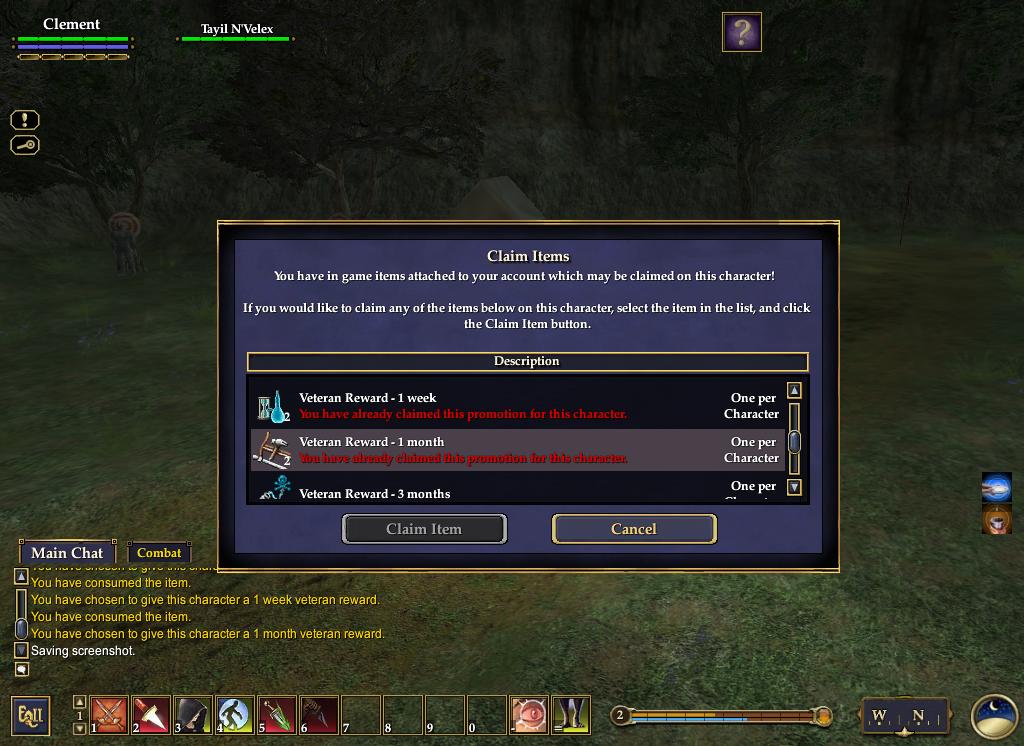This screenshot has height=746, width=1024.
Task: Open the question mark help button
Action: click(x=741, y=32)
